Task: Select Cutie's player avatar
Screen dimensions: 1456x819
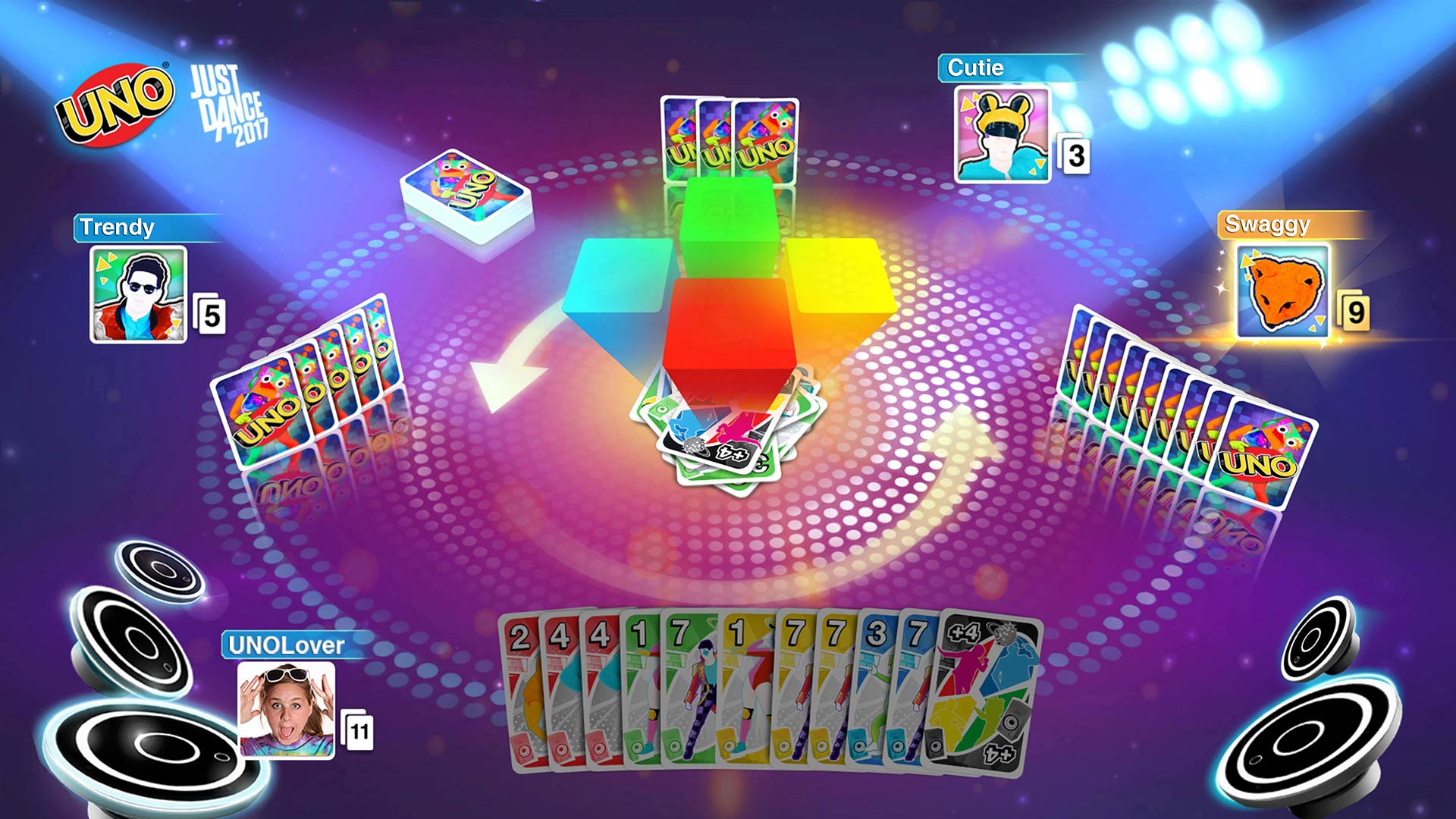Action: click(999, 135)
